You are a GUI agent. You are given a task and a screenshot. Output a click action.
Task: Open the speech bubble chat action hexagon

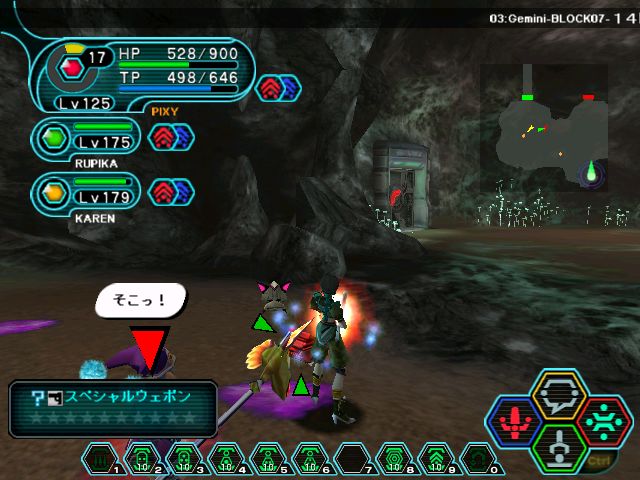click(x=559, y=395)
